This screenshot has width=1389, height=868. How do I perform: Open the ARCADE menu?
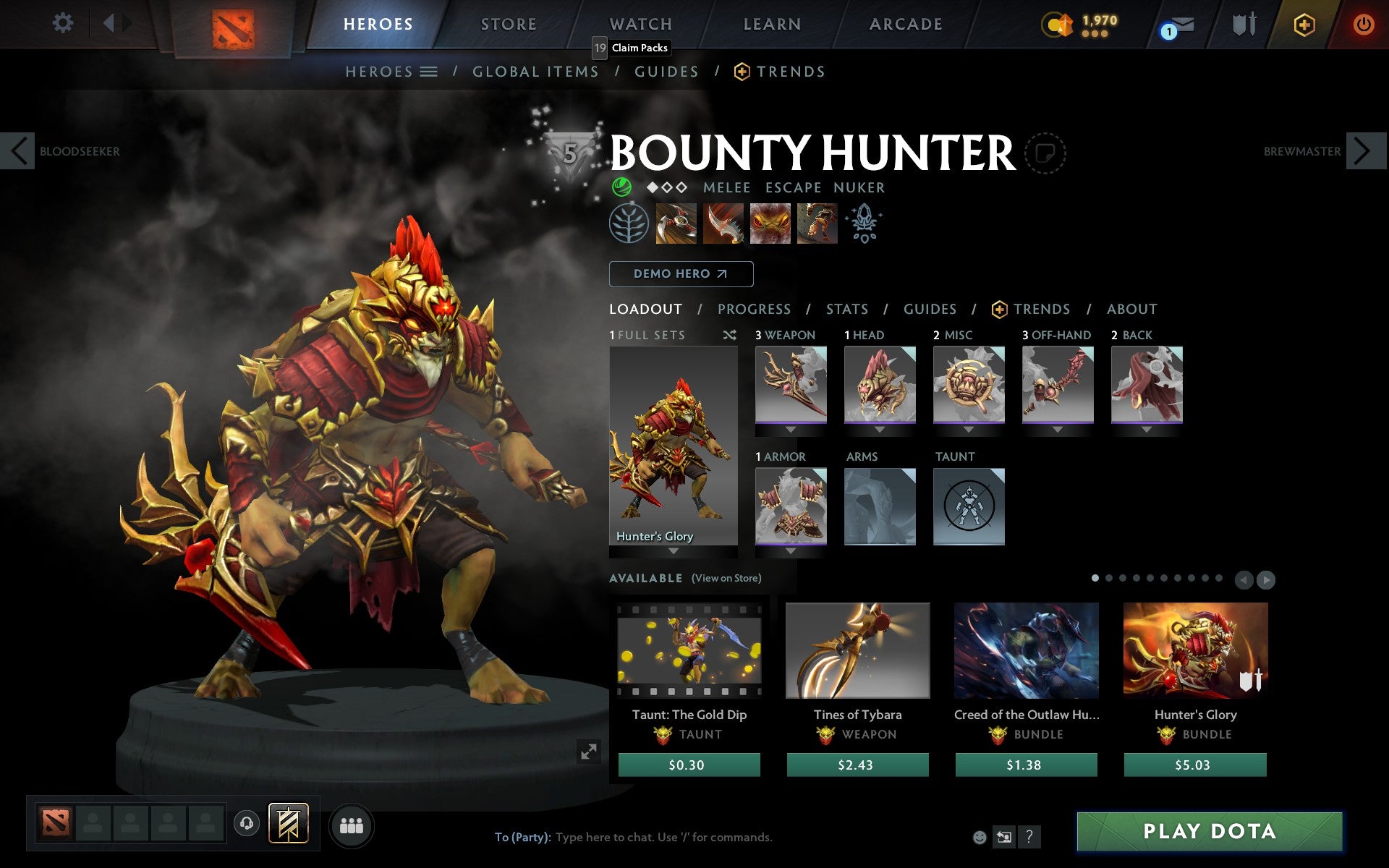[x=905, y=24]
